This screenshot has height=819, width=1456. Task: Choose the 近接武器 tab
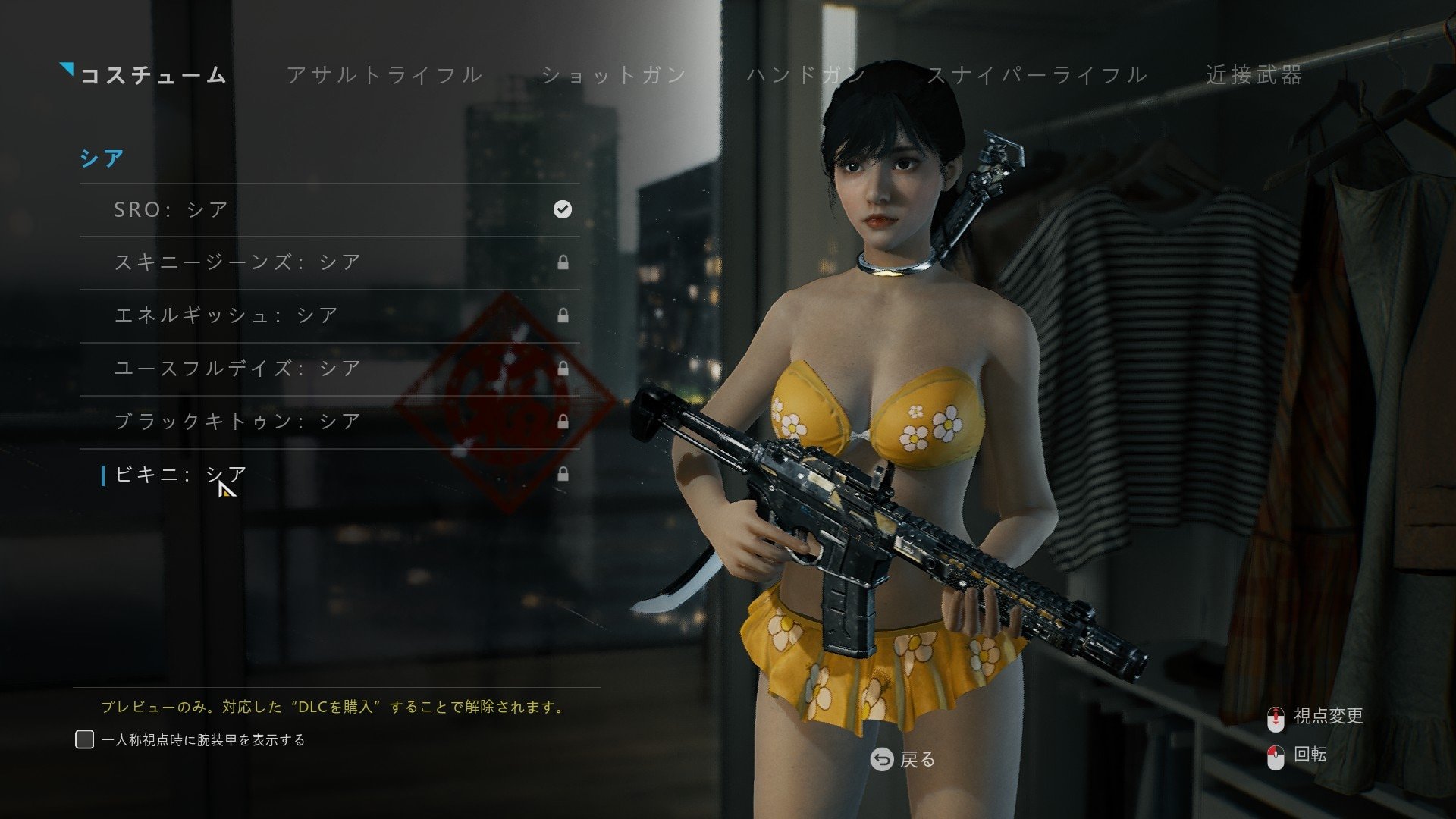[1254, 75]
